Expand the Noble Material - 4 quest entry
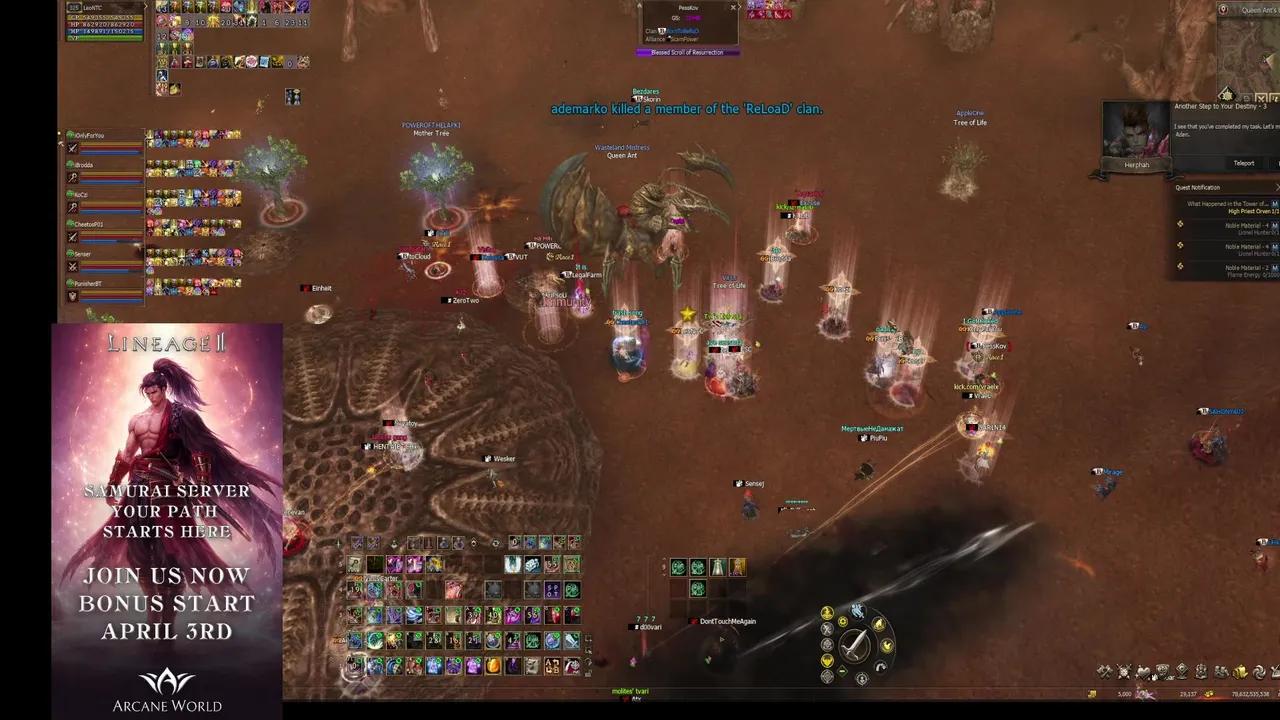This screenshot has height=720, width=1280. [x=1180, y=224]
